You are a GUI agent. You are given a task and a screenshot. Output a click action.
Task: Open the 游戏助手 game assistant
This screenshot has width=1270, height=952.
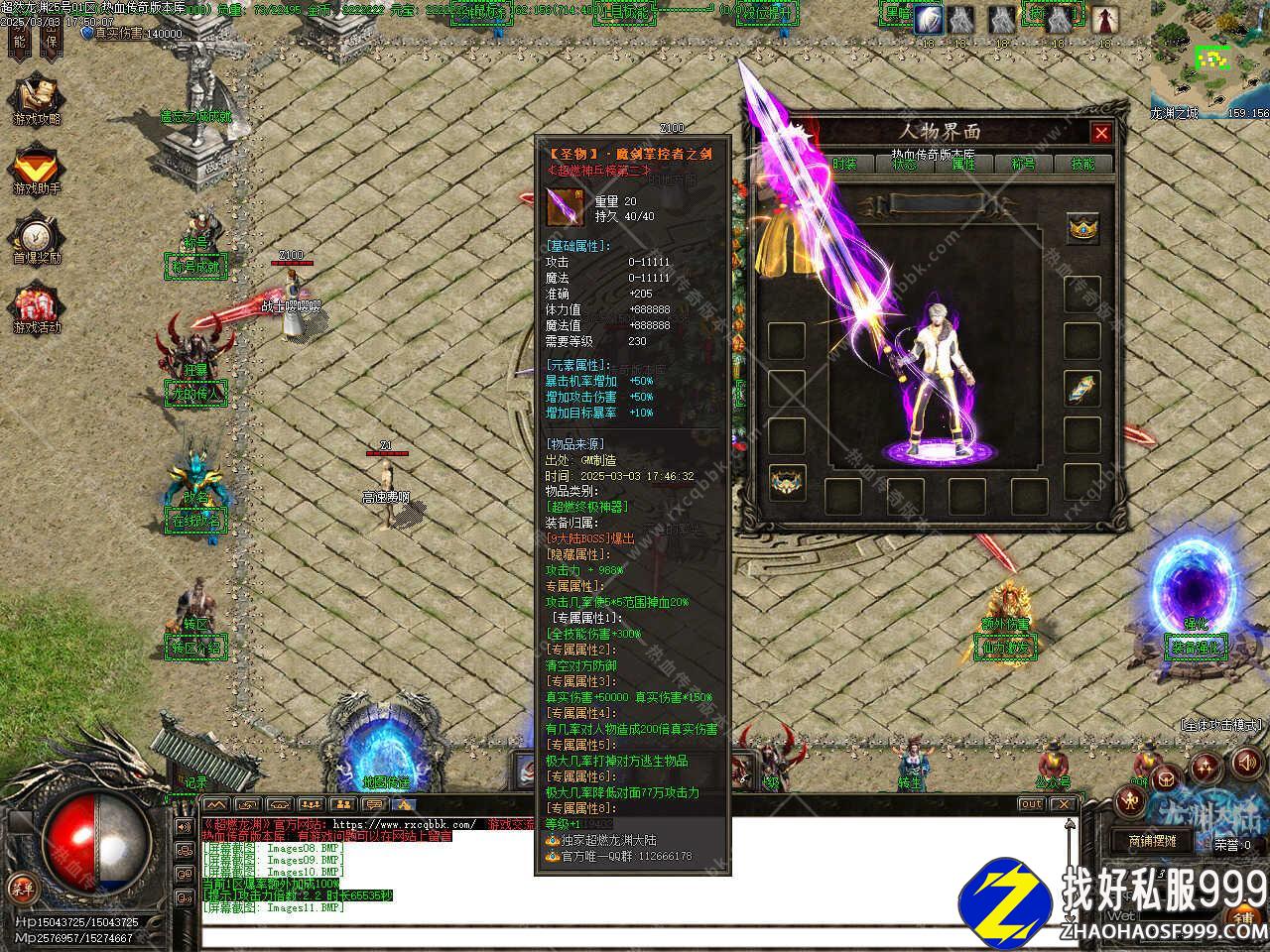point(36,171)
